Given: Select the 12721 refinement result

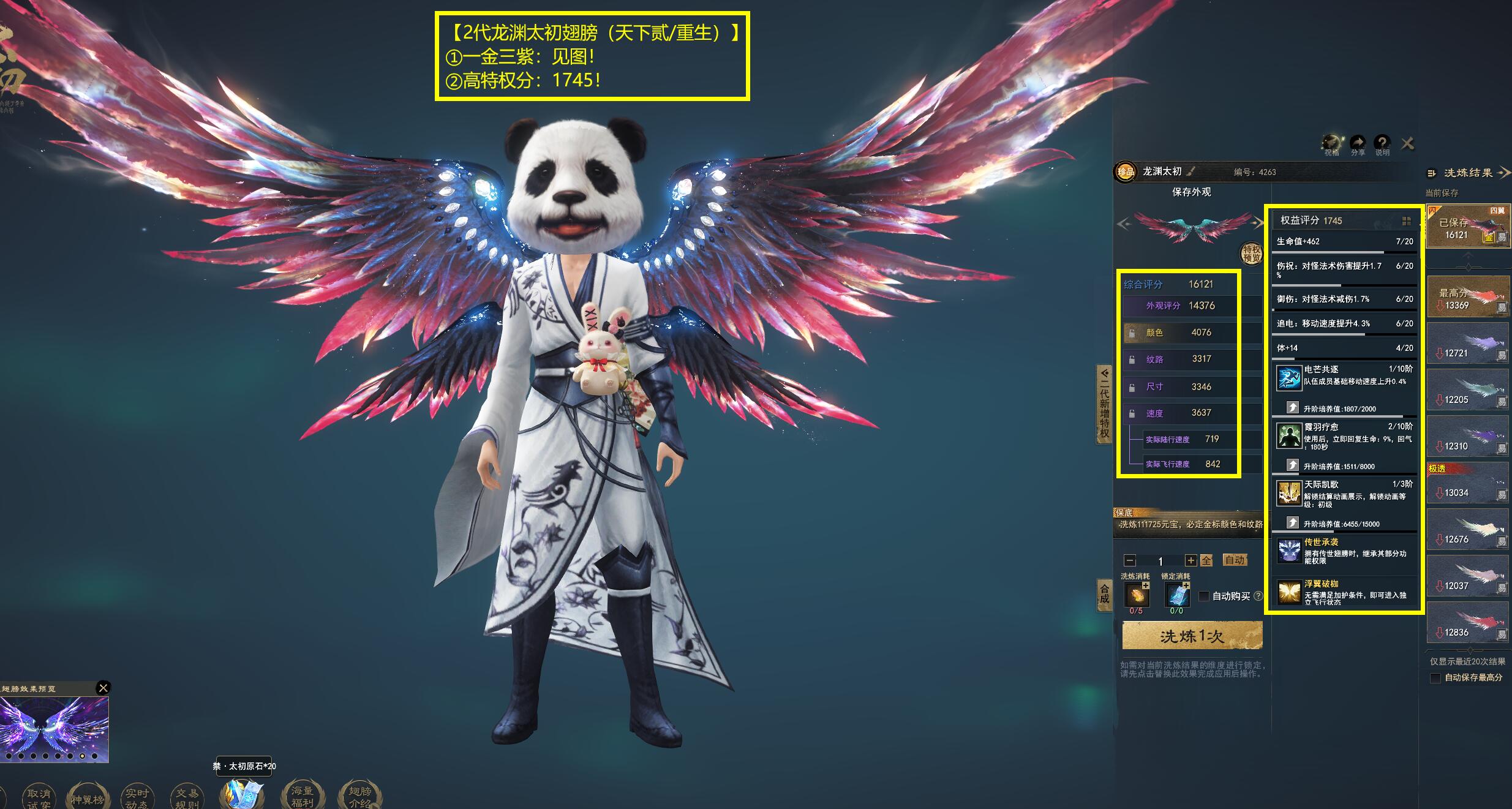Looking at the screenshot, I should click(1467, 345).
